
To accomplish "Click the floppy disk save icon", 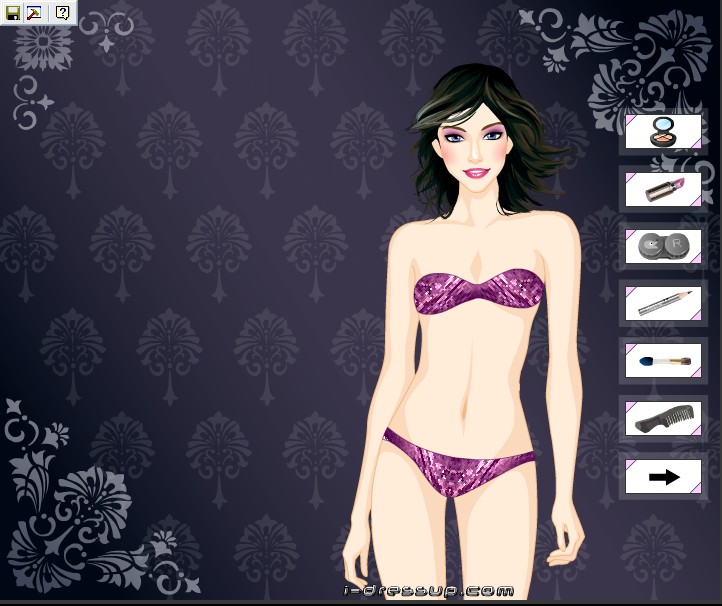I will coord(13,13).
